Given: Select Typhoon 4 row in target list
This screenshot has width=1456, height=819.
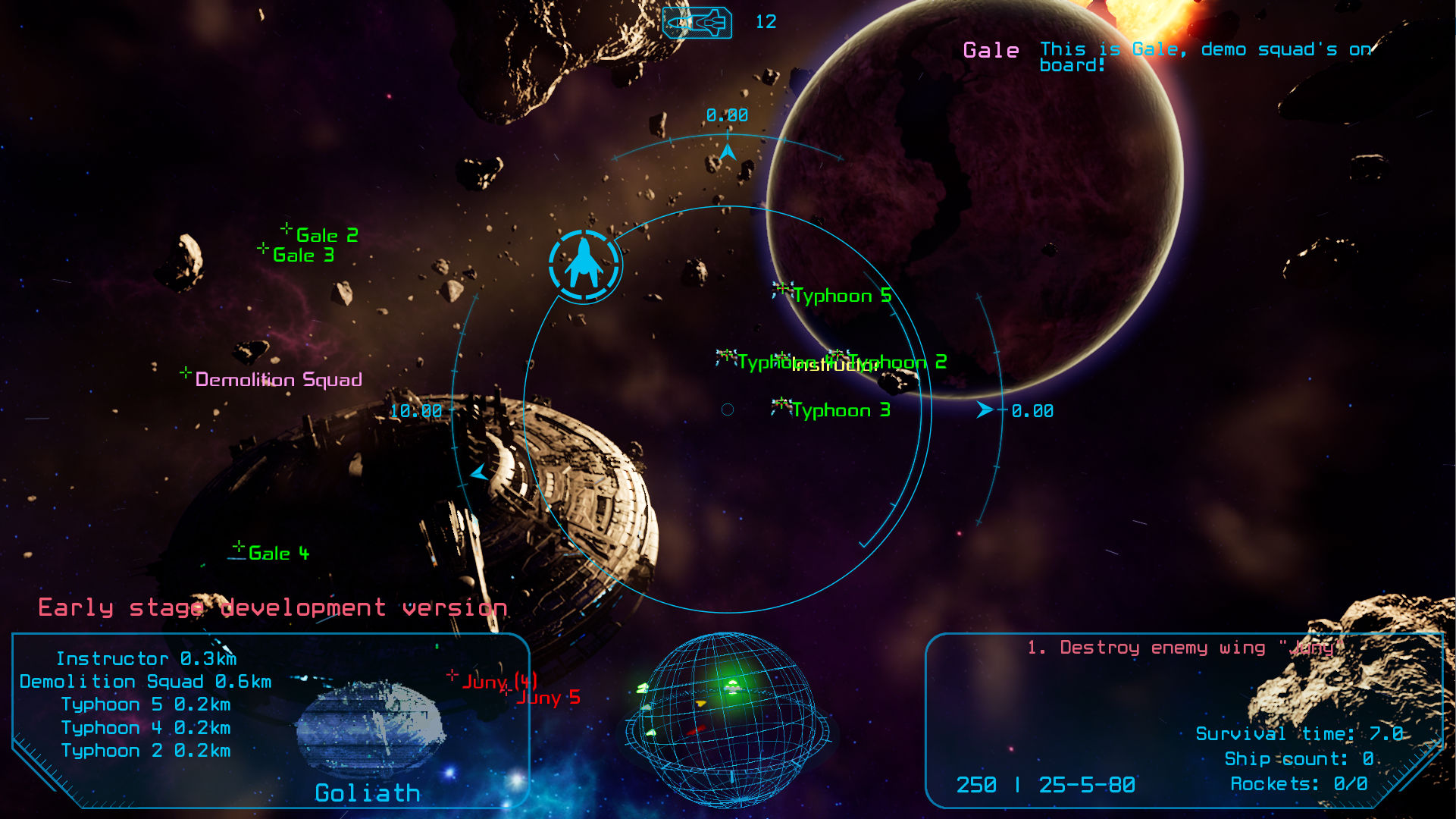Looking at the screenshot, I should (146, 728).
